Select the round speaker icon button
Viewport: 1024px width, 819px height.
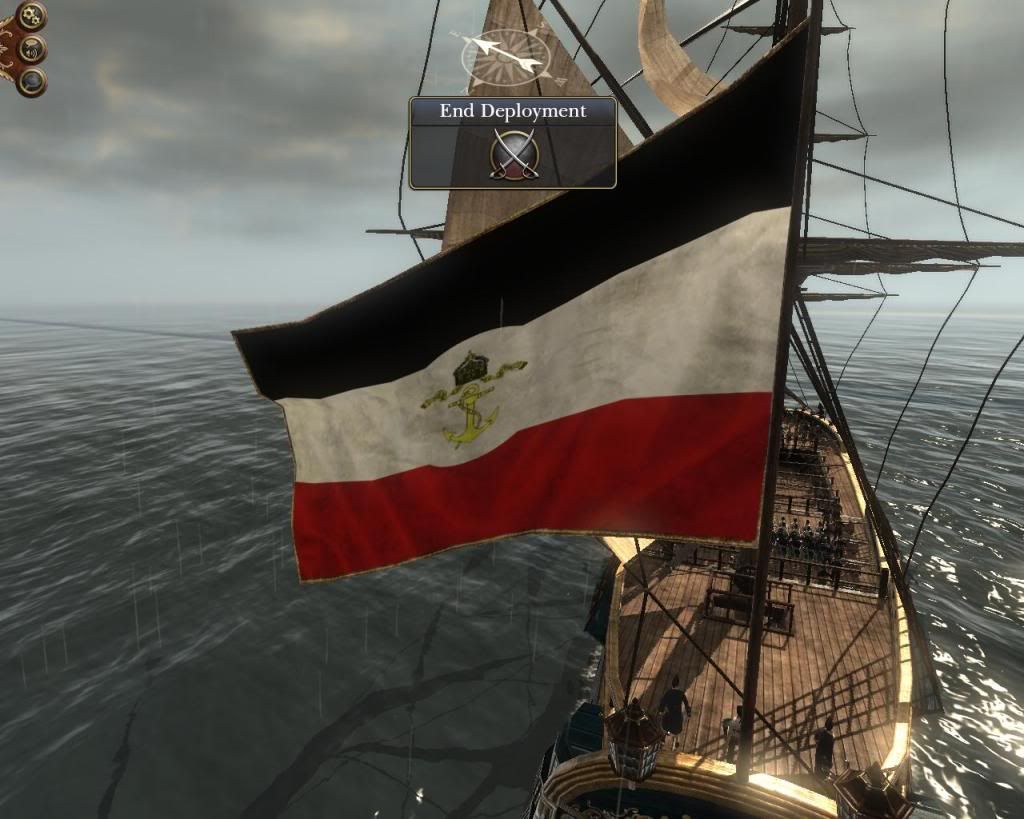(32, 48)
